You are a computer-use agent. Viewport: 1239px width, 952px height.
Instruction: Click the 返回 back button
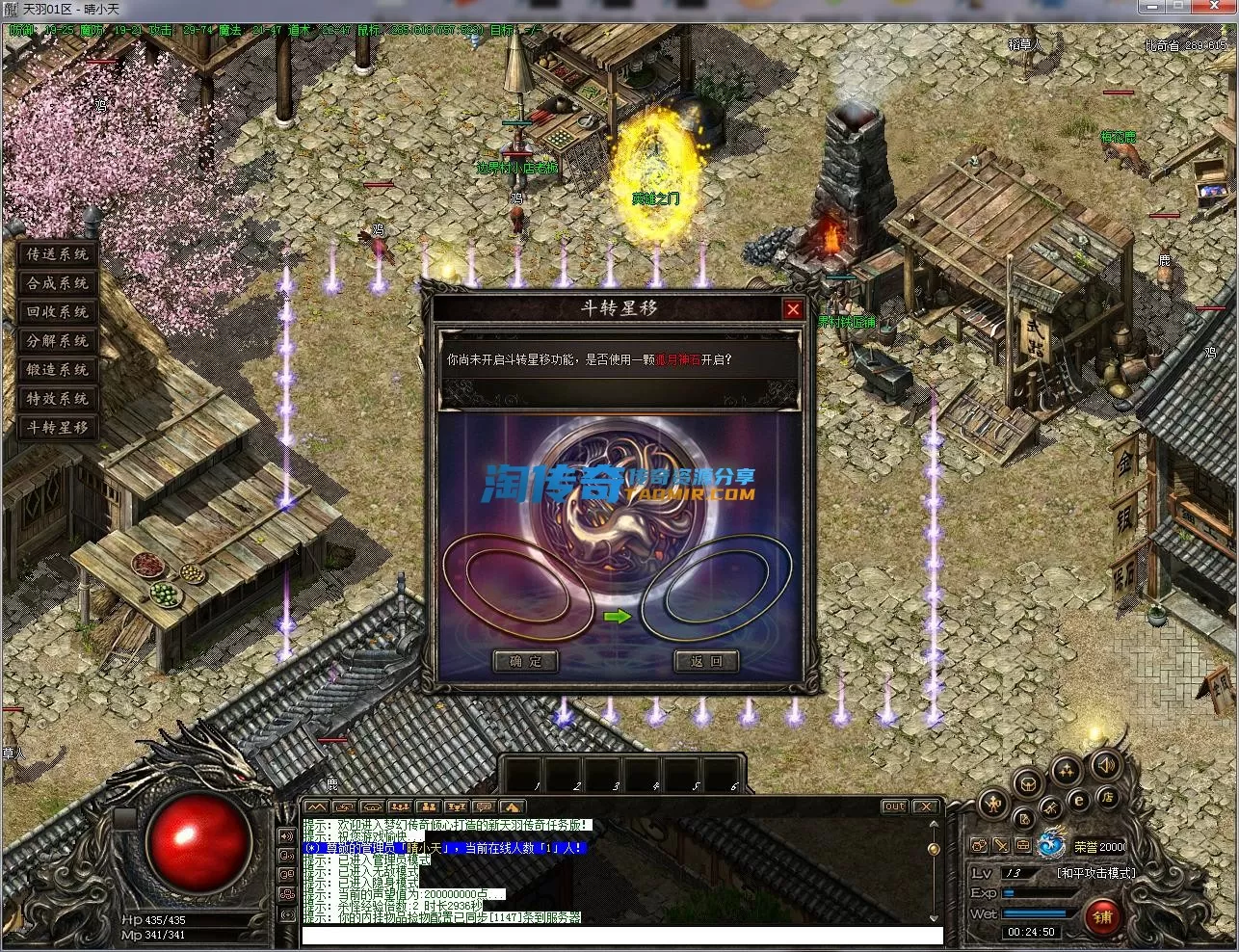tap(705, 661)
